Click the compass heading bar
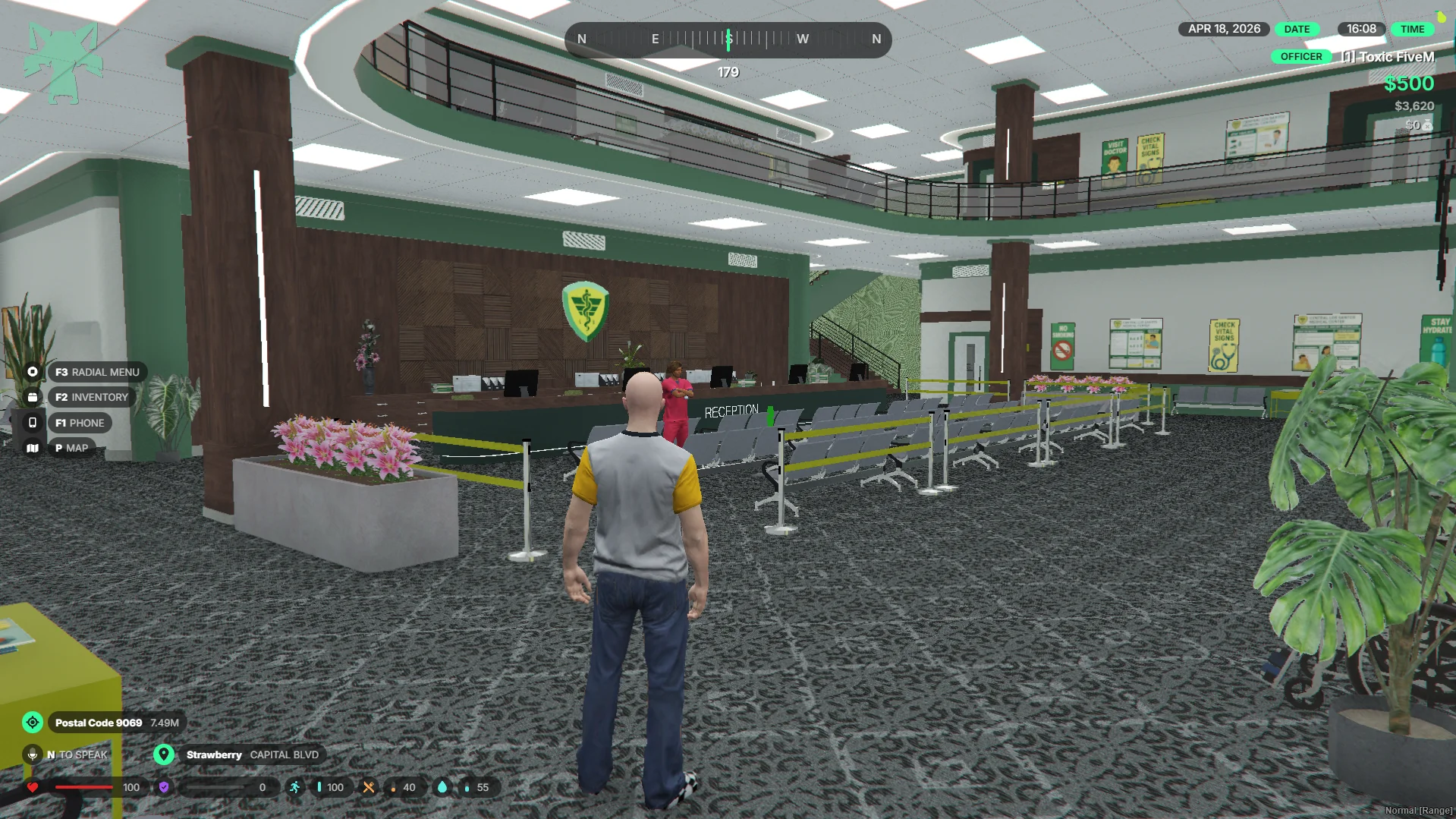This screenshot has height=819, width=1456. pyautogui.click(x=728, y=39)
